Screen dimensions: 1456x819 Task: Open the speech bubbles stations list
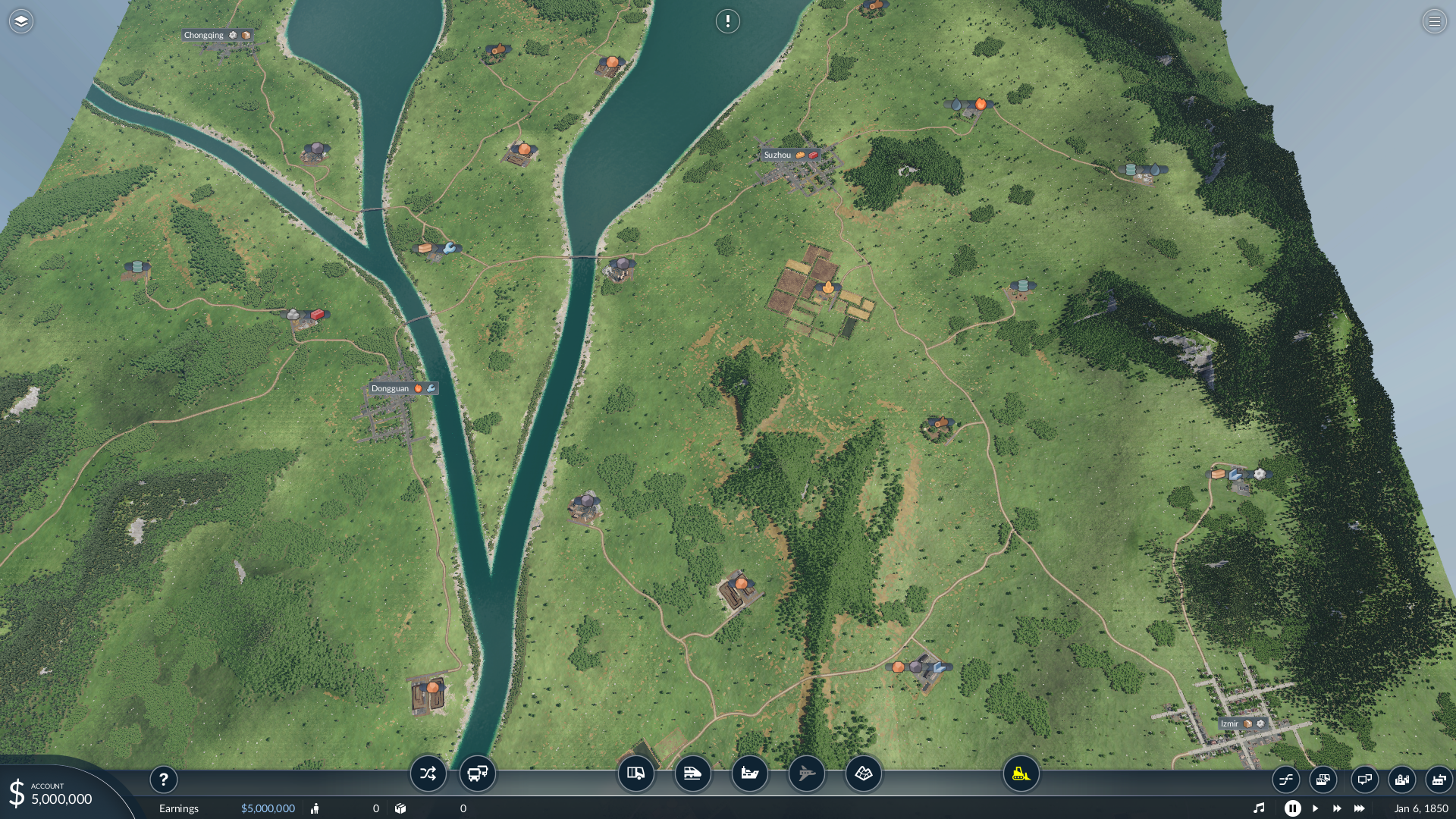click(x=1364, y=779)
